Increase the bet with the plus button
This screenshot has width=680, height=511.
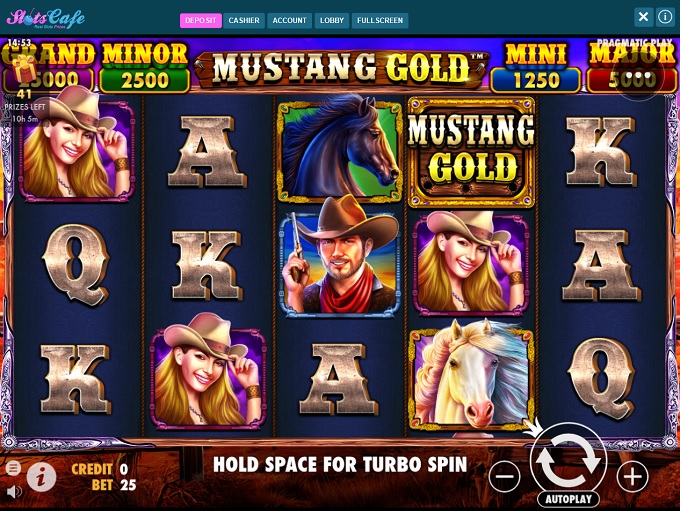(632, 477)
